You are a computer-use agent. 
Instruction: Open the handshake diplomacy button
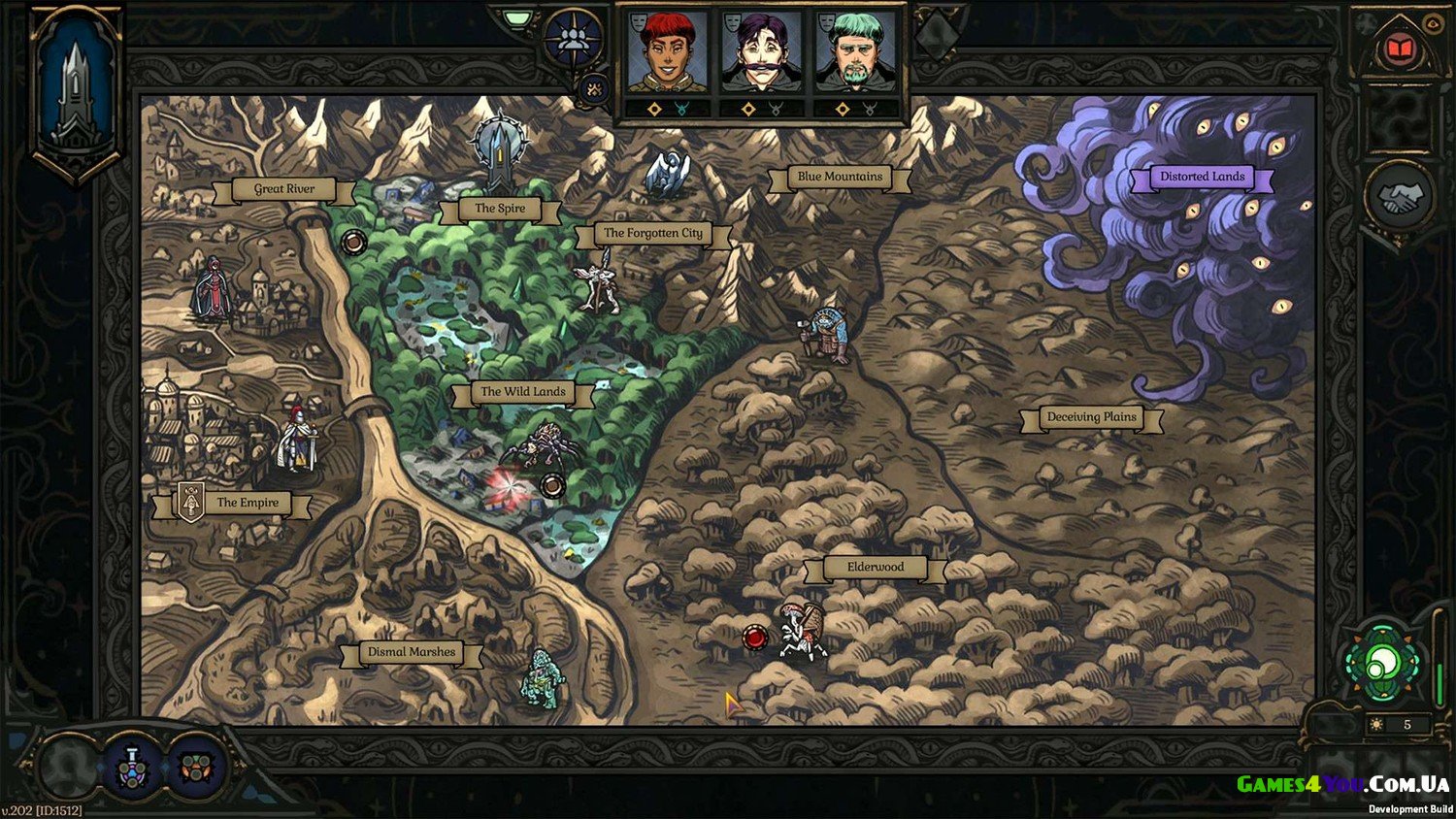[1399, 198]
